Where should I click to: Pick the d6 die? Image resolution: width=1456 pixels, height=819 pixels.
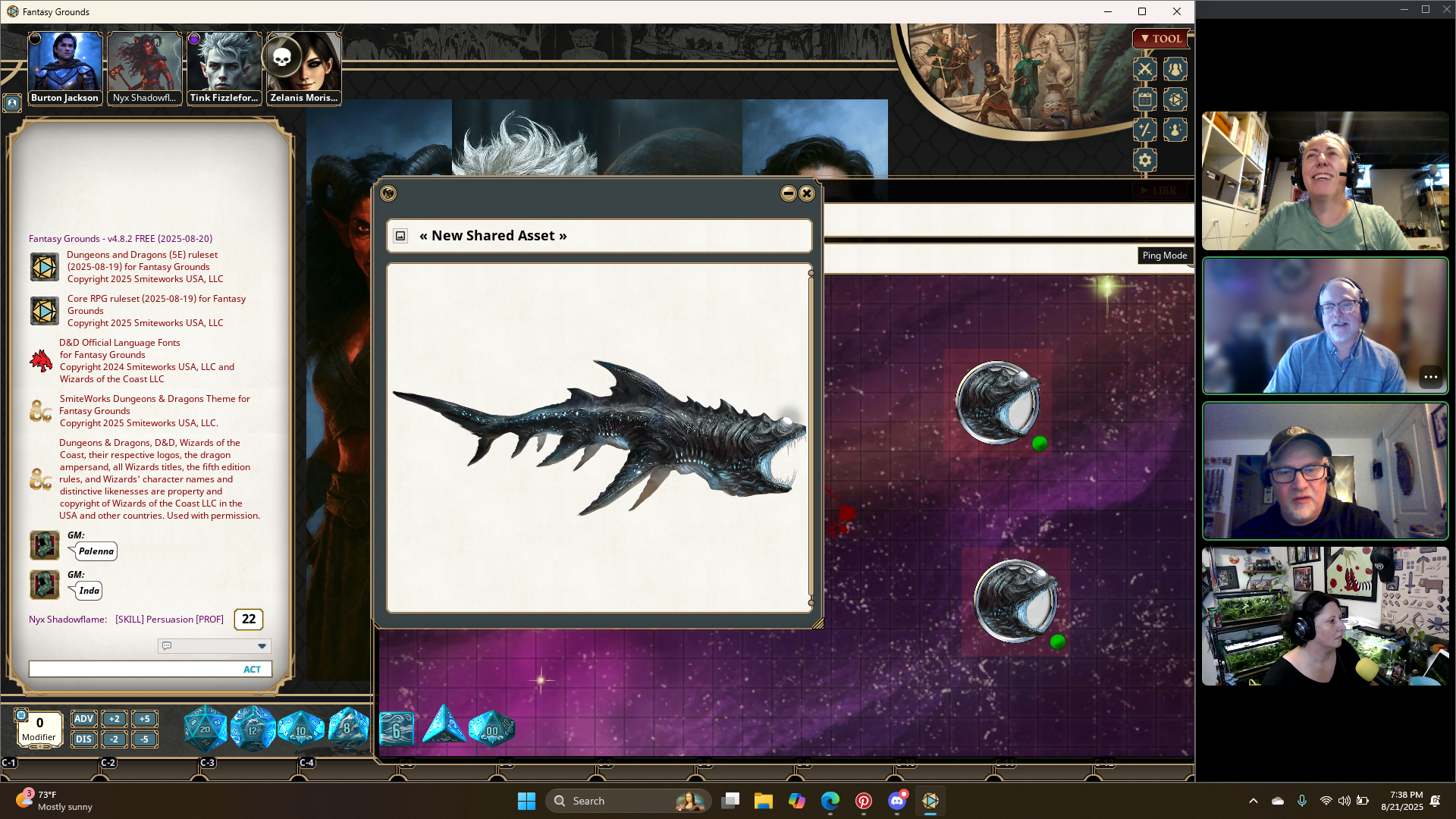pos(396,730)
